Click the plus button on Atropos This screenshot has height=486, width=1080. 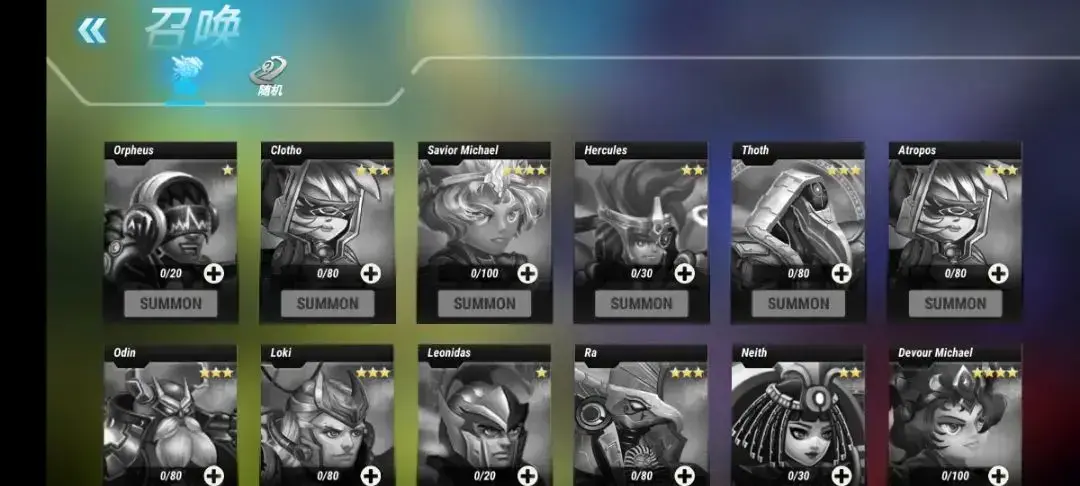tap(999, 273)
